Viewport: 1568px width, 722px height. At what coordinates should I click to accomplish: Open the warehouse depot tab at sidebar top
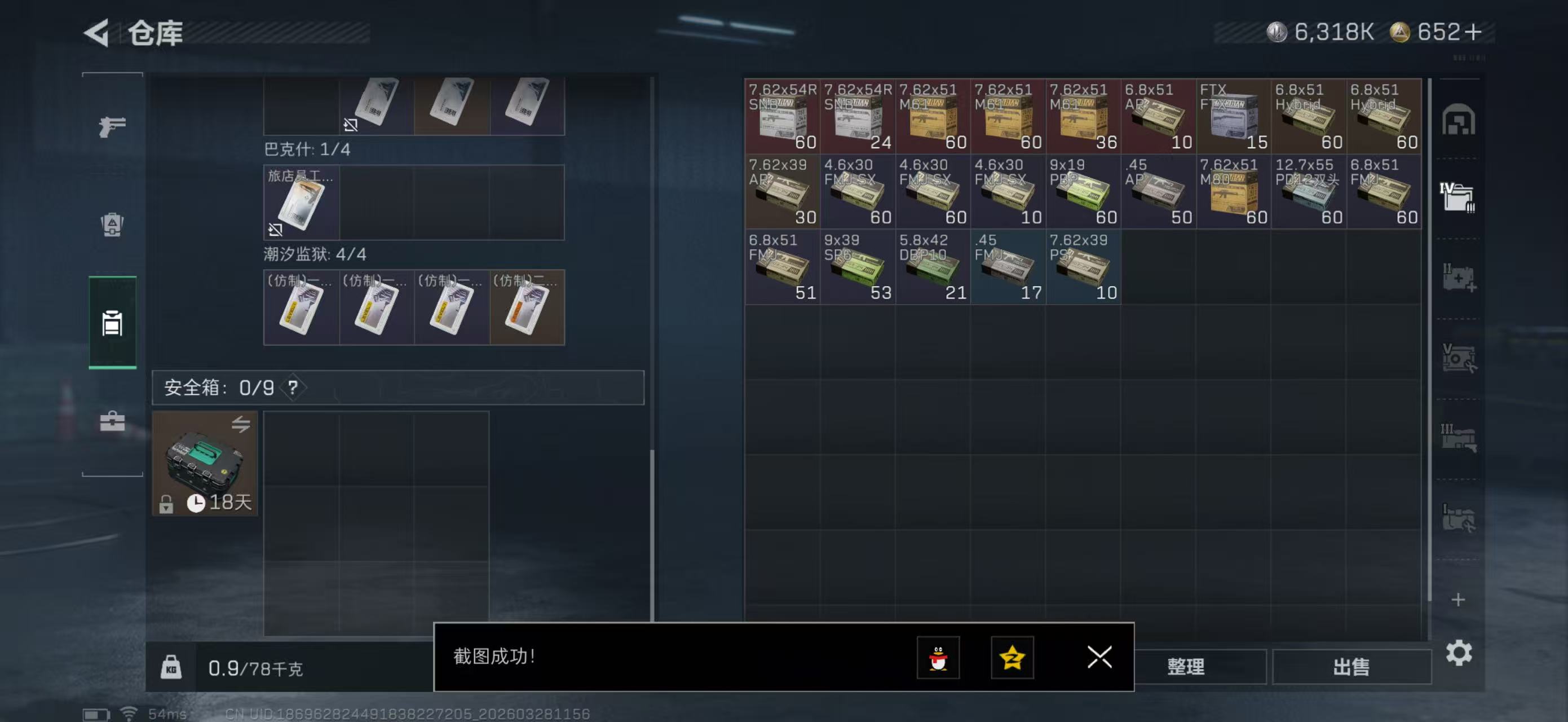pyautogui.click(x=1460, y=121)
